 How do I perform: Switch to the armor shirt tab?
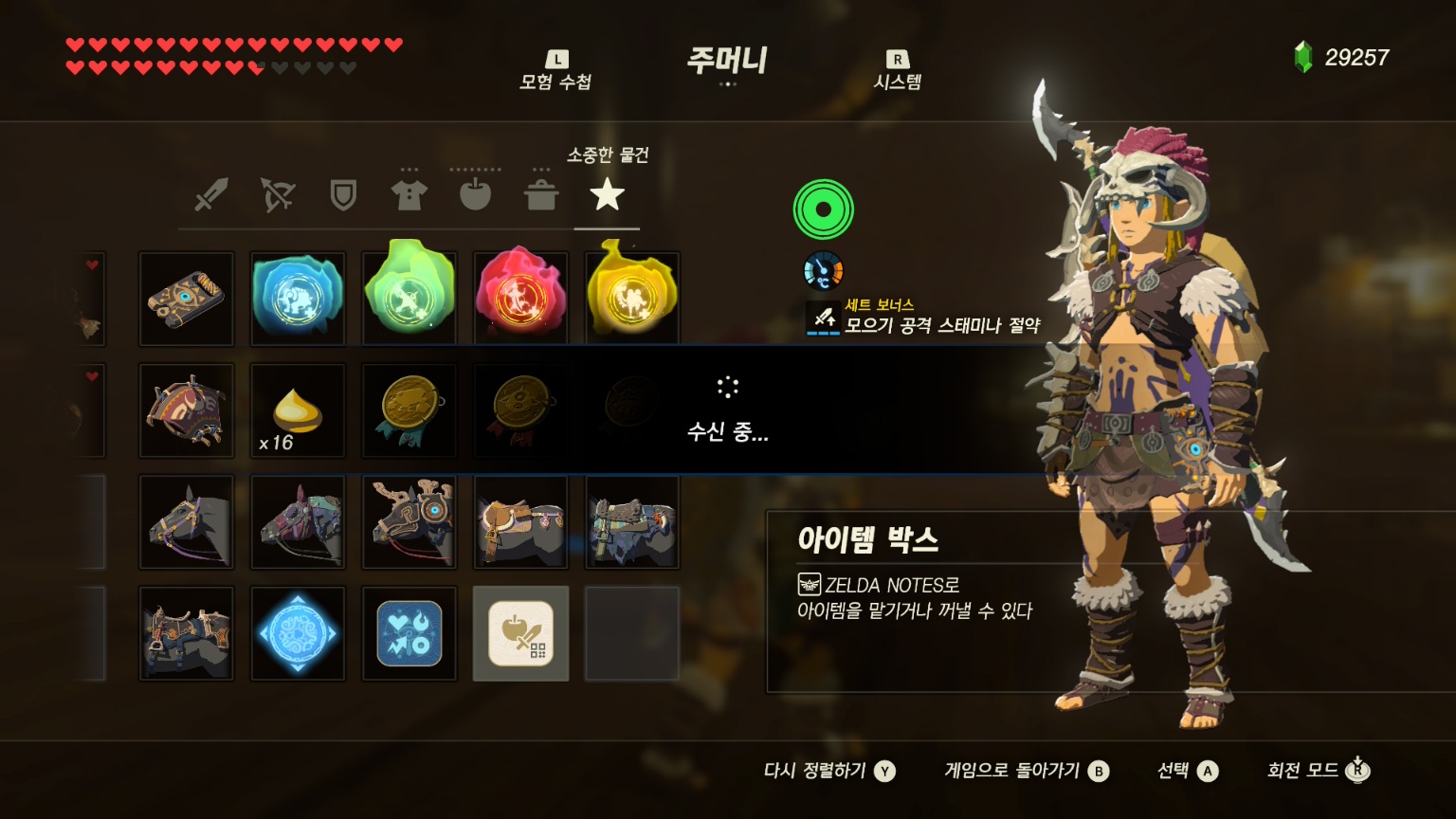[x=409, y=194]
